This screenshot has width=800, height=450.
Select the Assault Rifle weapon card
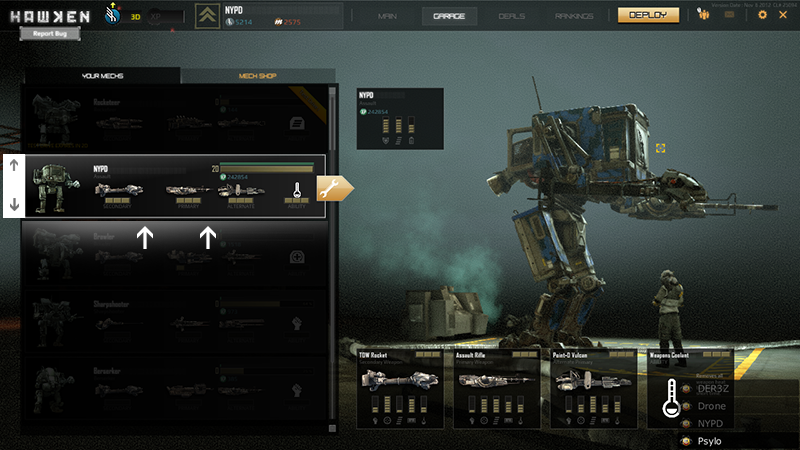click(497, 387)
